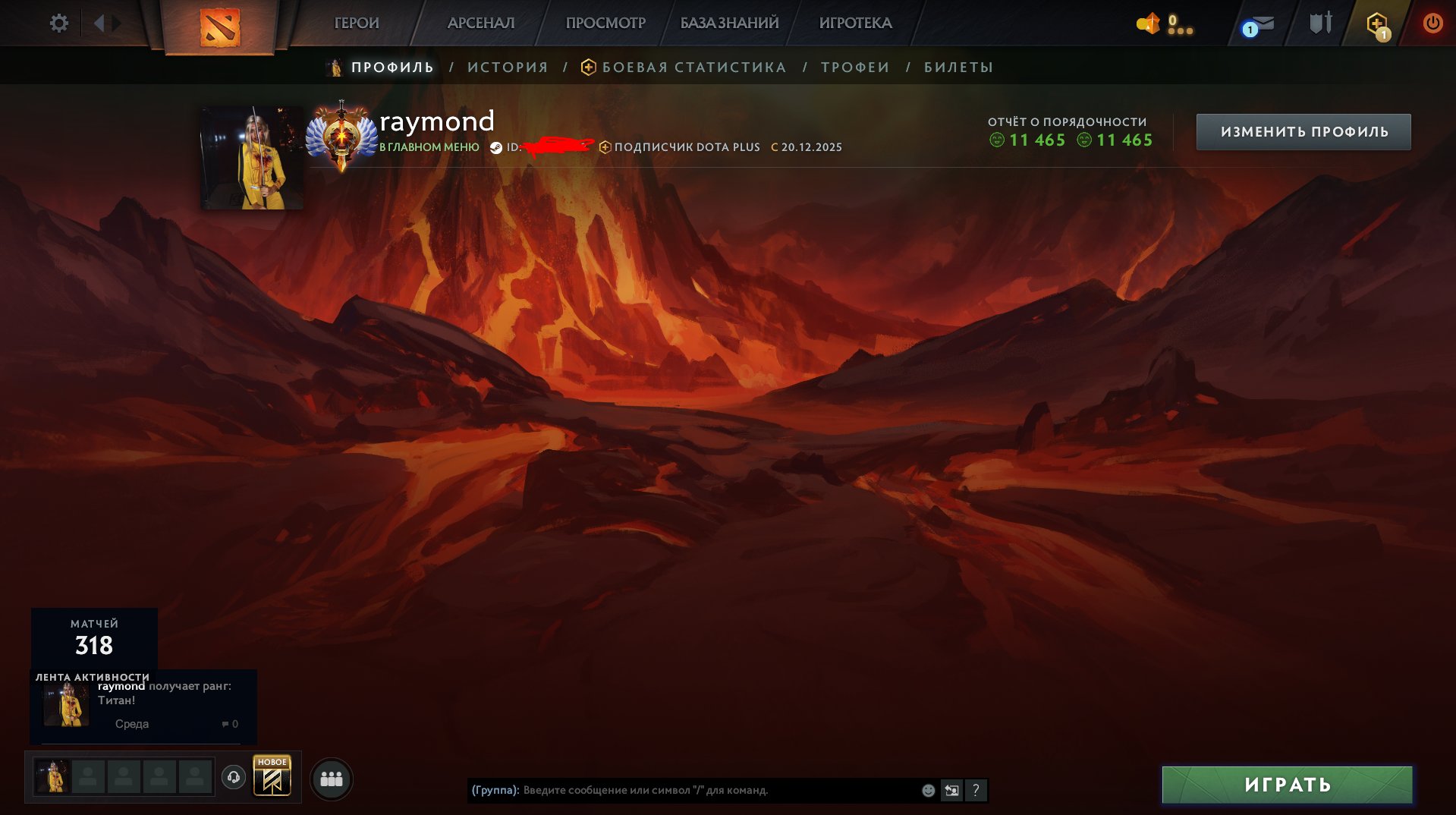Image resolution: width=1456 pixels, height=815 pixels.
Task: Click the screenshot sharing icon near chat
Action: click(952, 790)
